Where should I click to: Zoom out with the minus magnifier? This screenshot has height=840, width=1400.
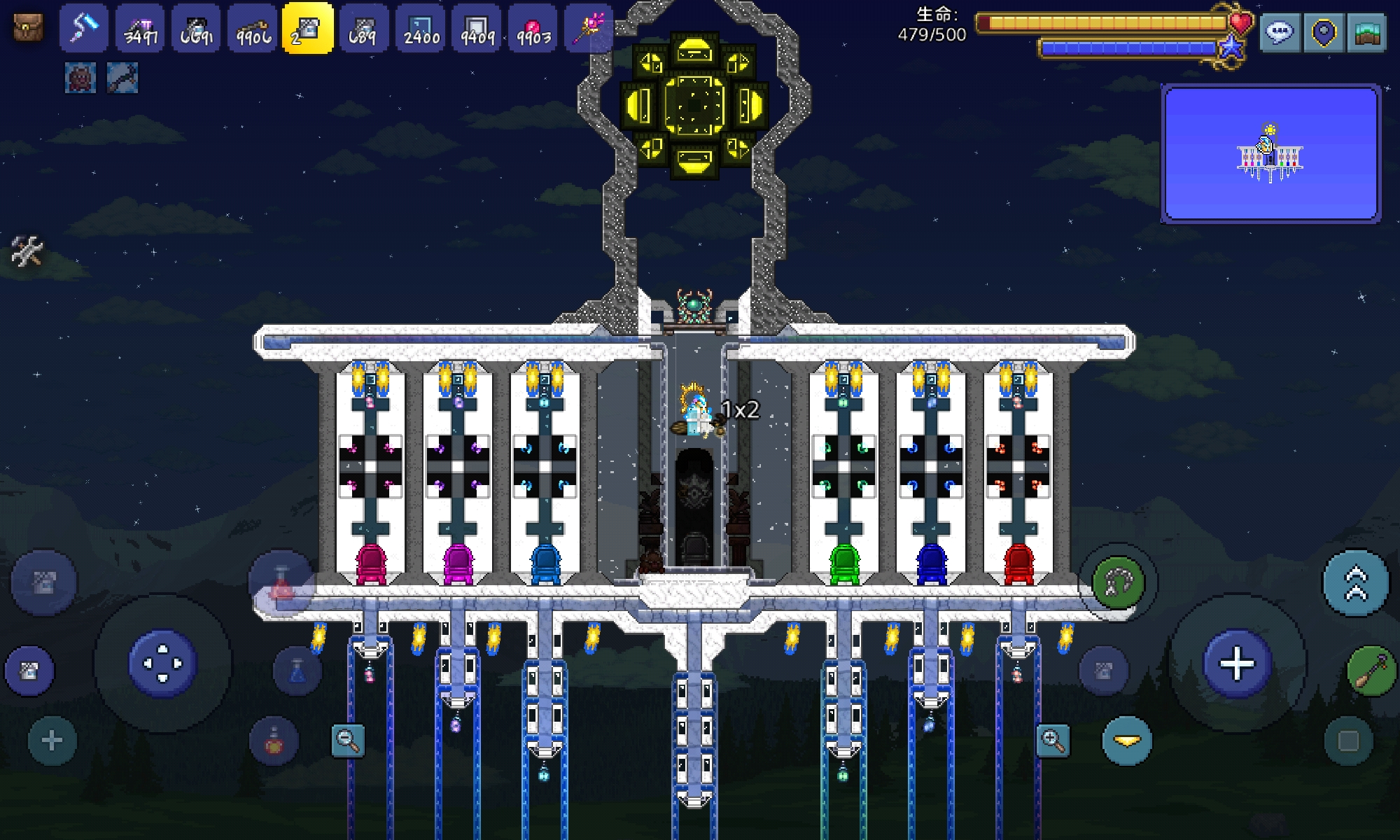[x=348, y=740]
